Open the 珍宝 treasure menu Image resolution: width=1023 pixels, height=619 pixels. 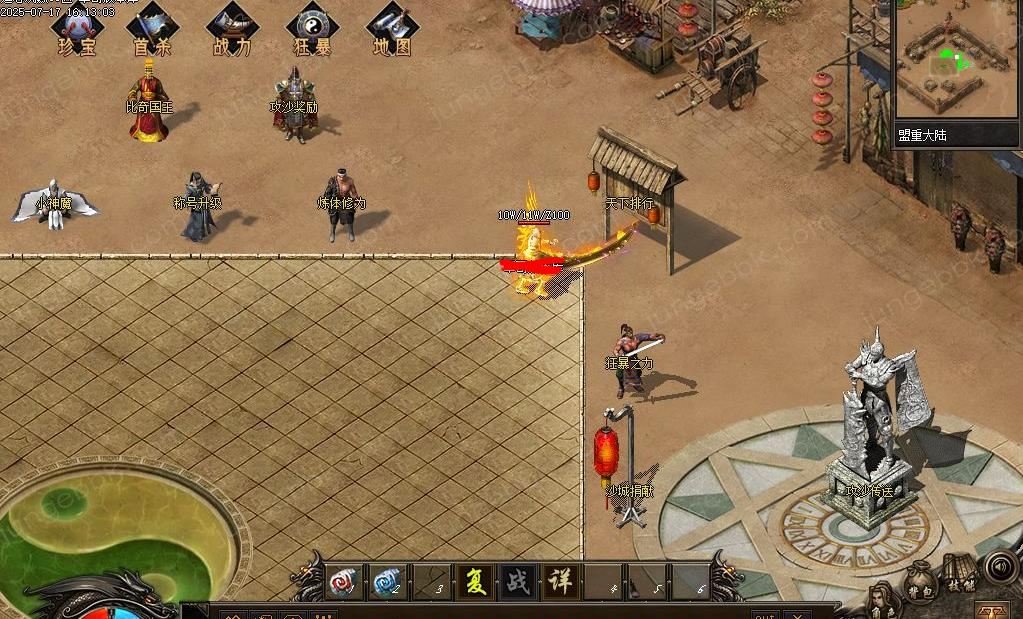click(x=76, y=29)
